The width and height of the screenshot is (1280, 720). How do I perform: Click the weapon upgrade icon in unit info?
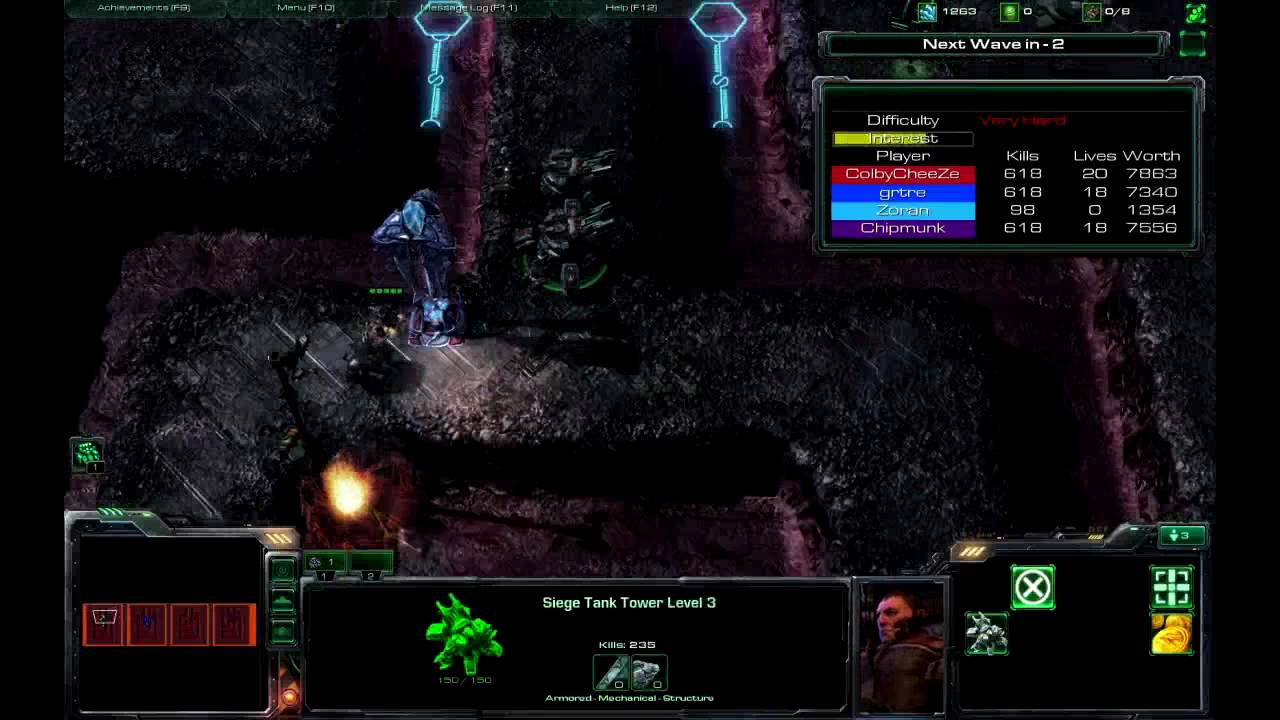point(613,672)
